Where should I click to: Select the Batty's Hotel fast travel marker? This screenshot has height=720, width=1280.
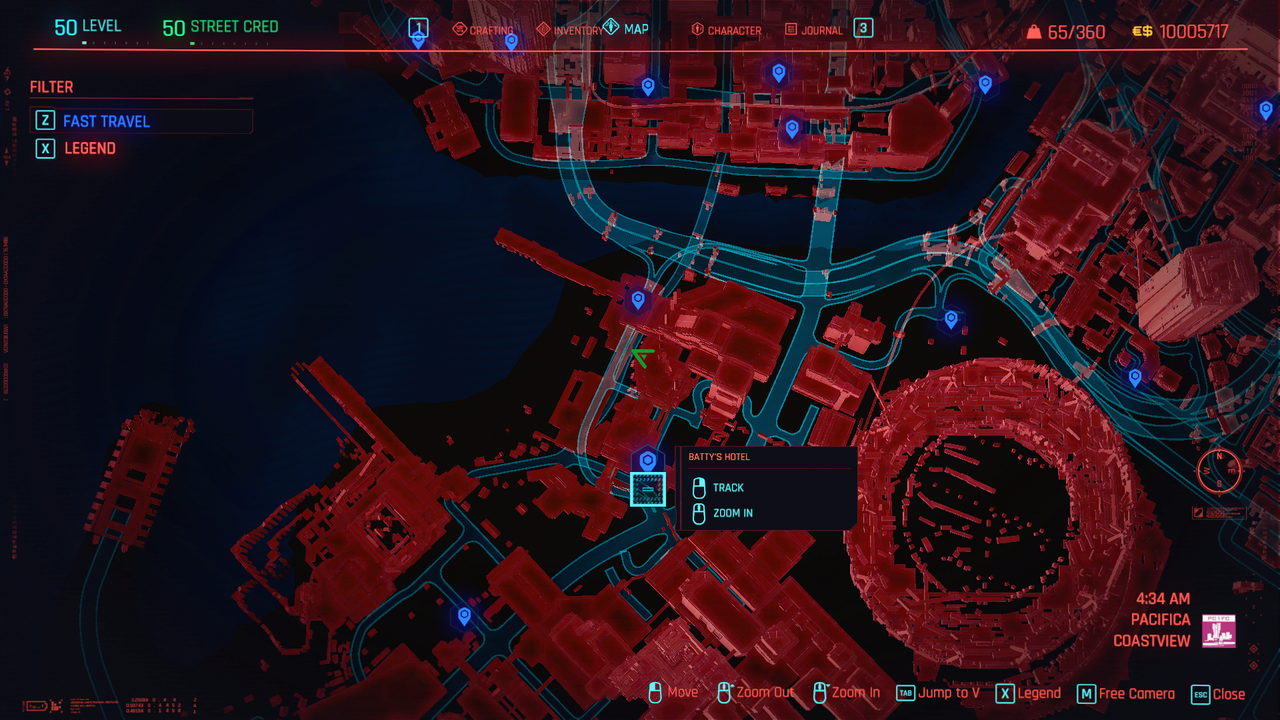pyautogui.click(x=647, y=460)
